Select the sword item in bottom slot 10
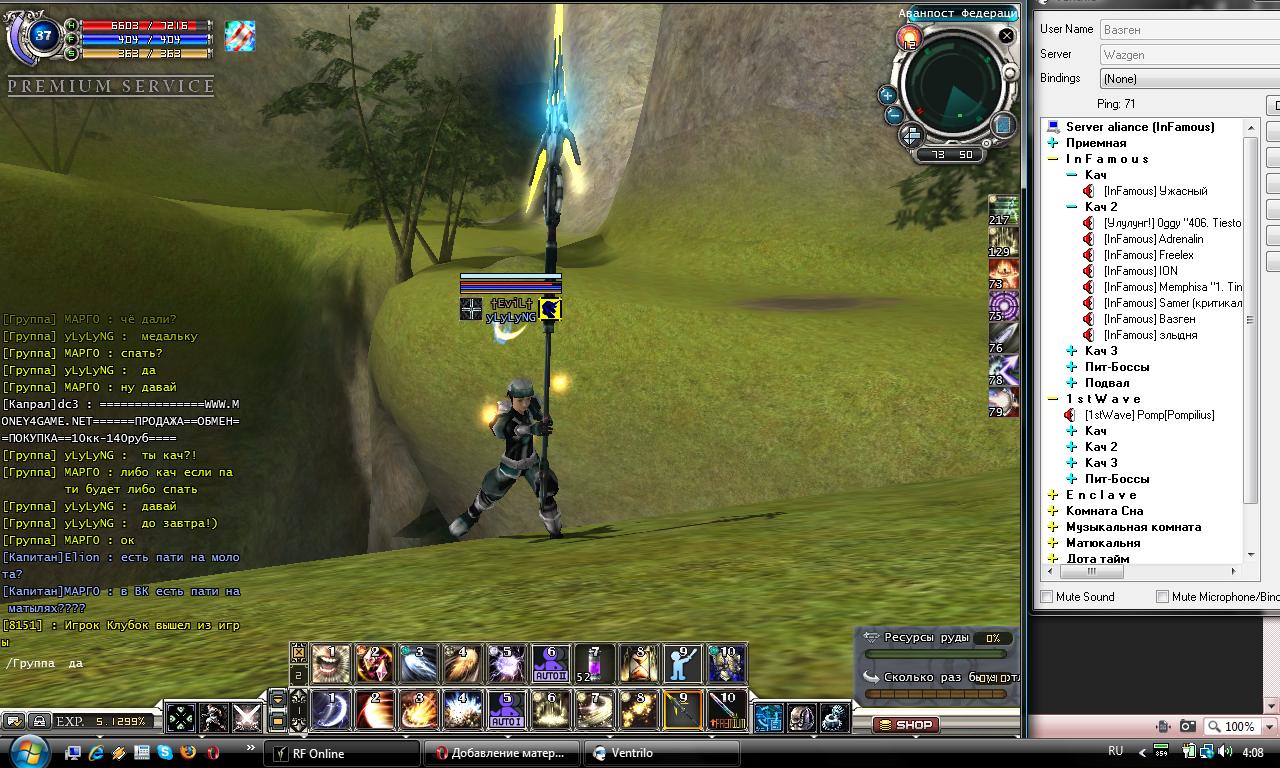1280x768 pixels. [727, 710]
